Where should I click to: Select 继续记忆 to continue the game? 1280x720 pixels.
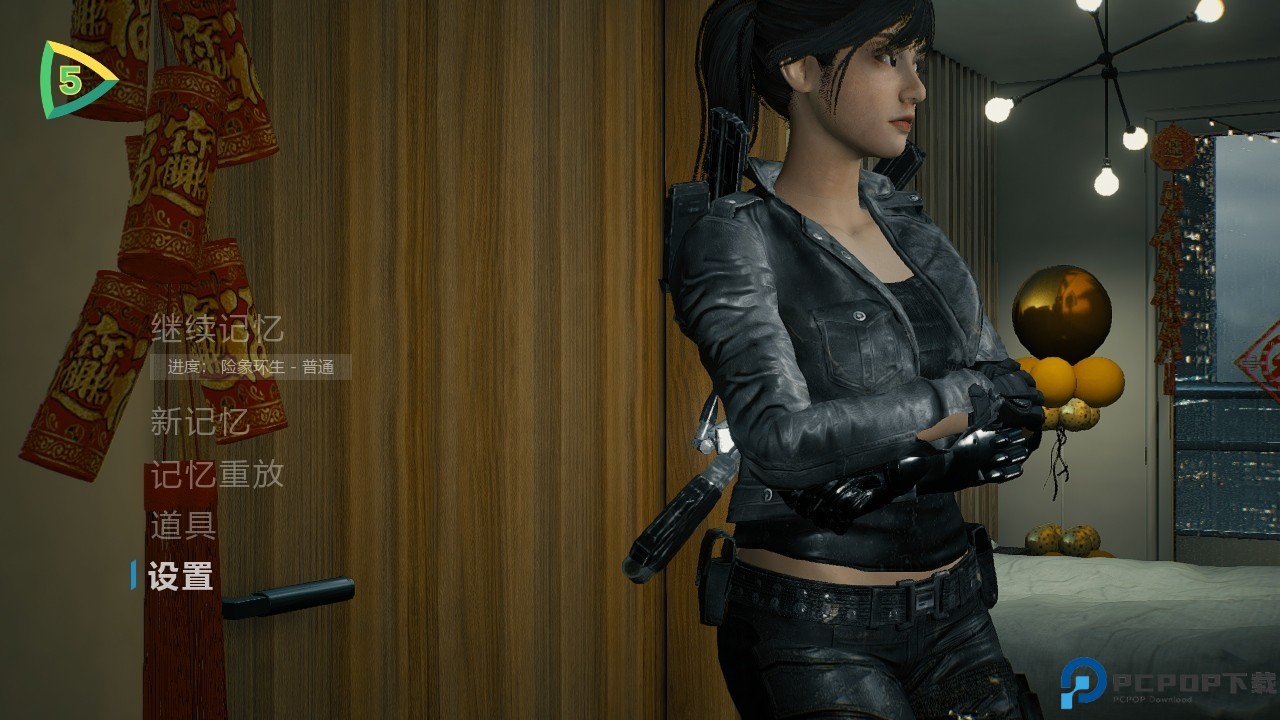click(217, 328)
